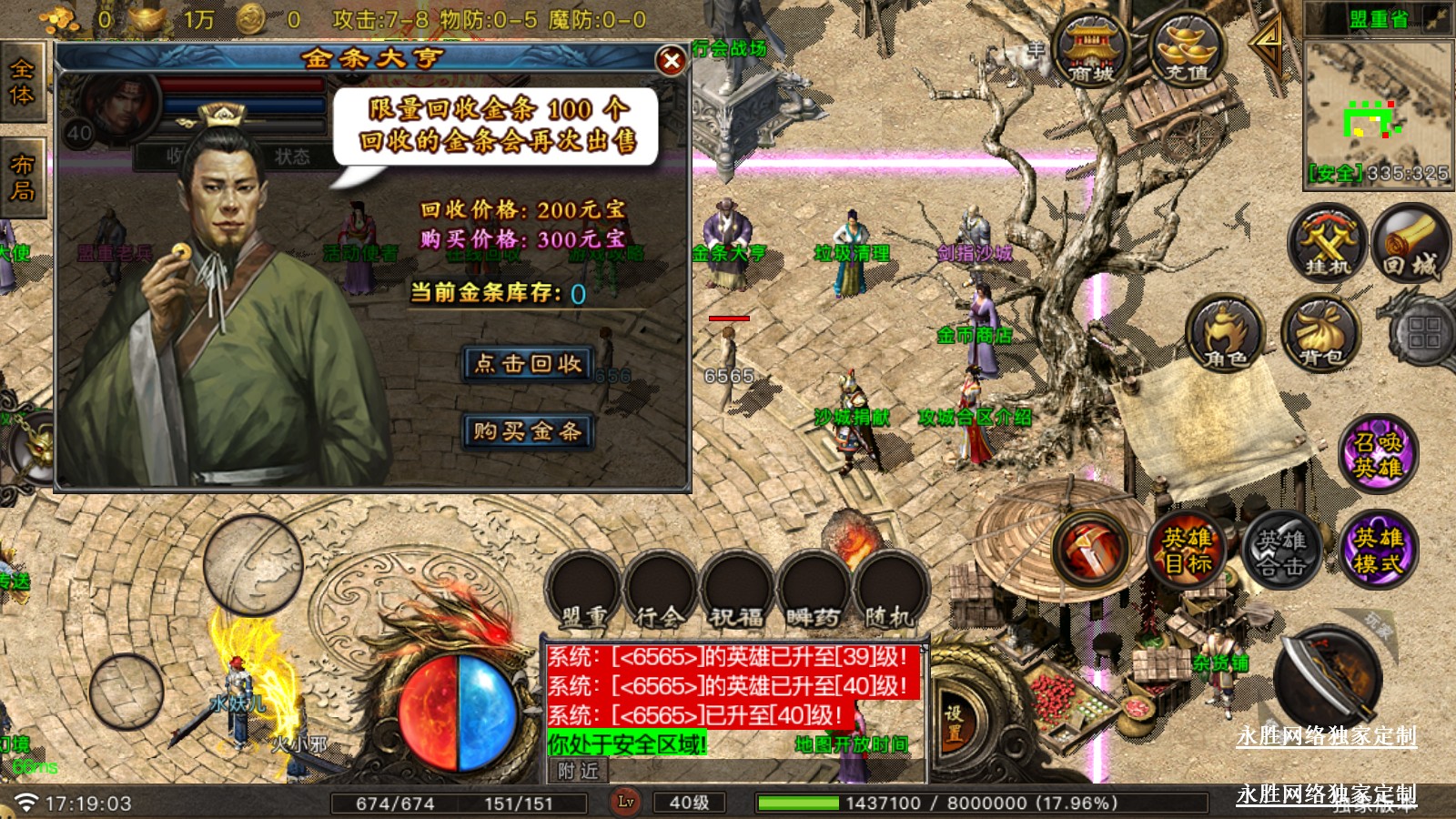Close the 金条大亨 dialog
Image resolution: width=1456 pixels, height=819 pixels.
pos(671,61)
